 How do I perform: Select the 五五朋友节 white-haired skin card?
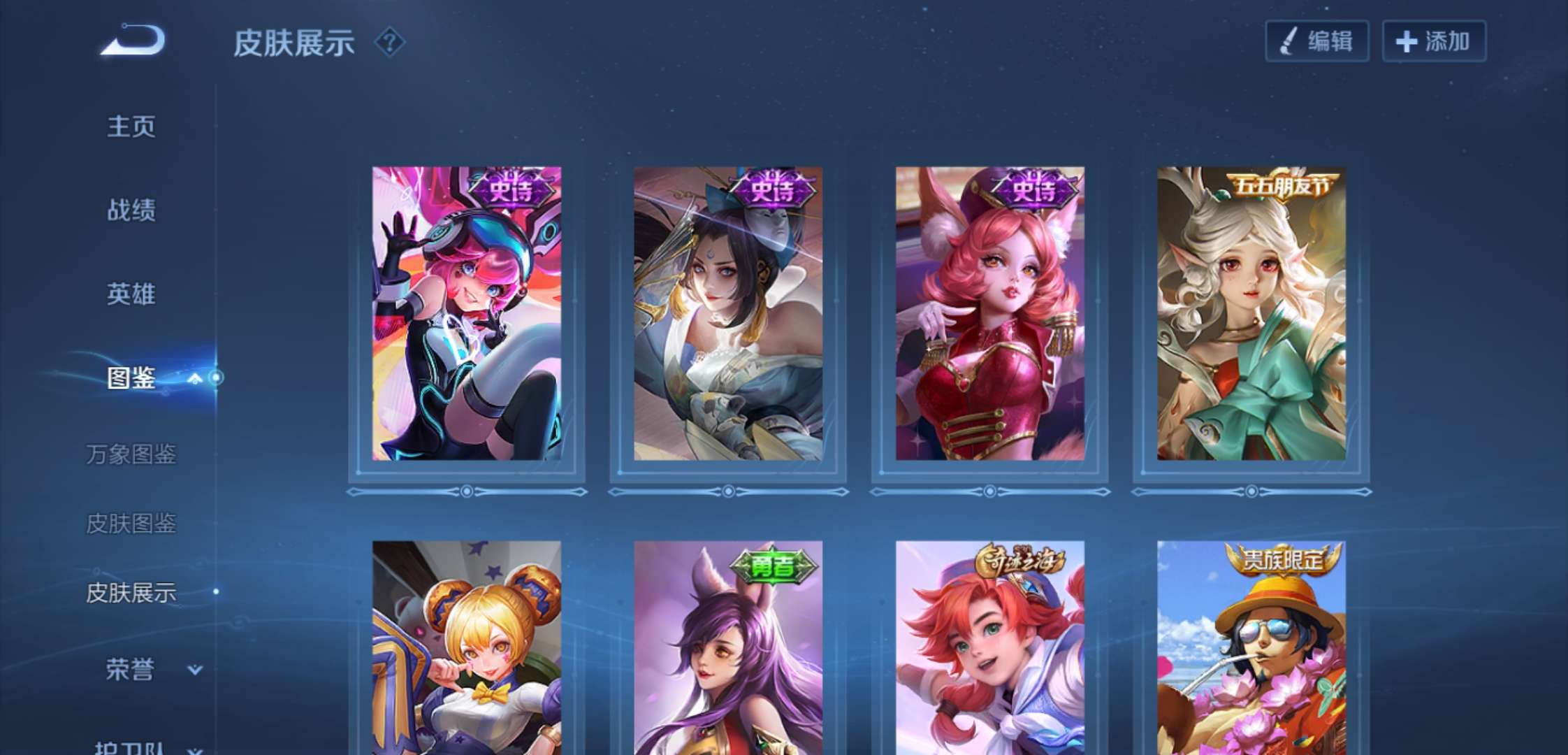pyautogui.click(x=1251, y=313)
